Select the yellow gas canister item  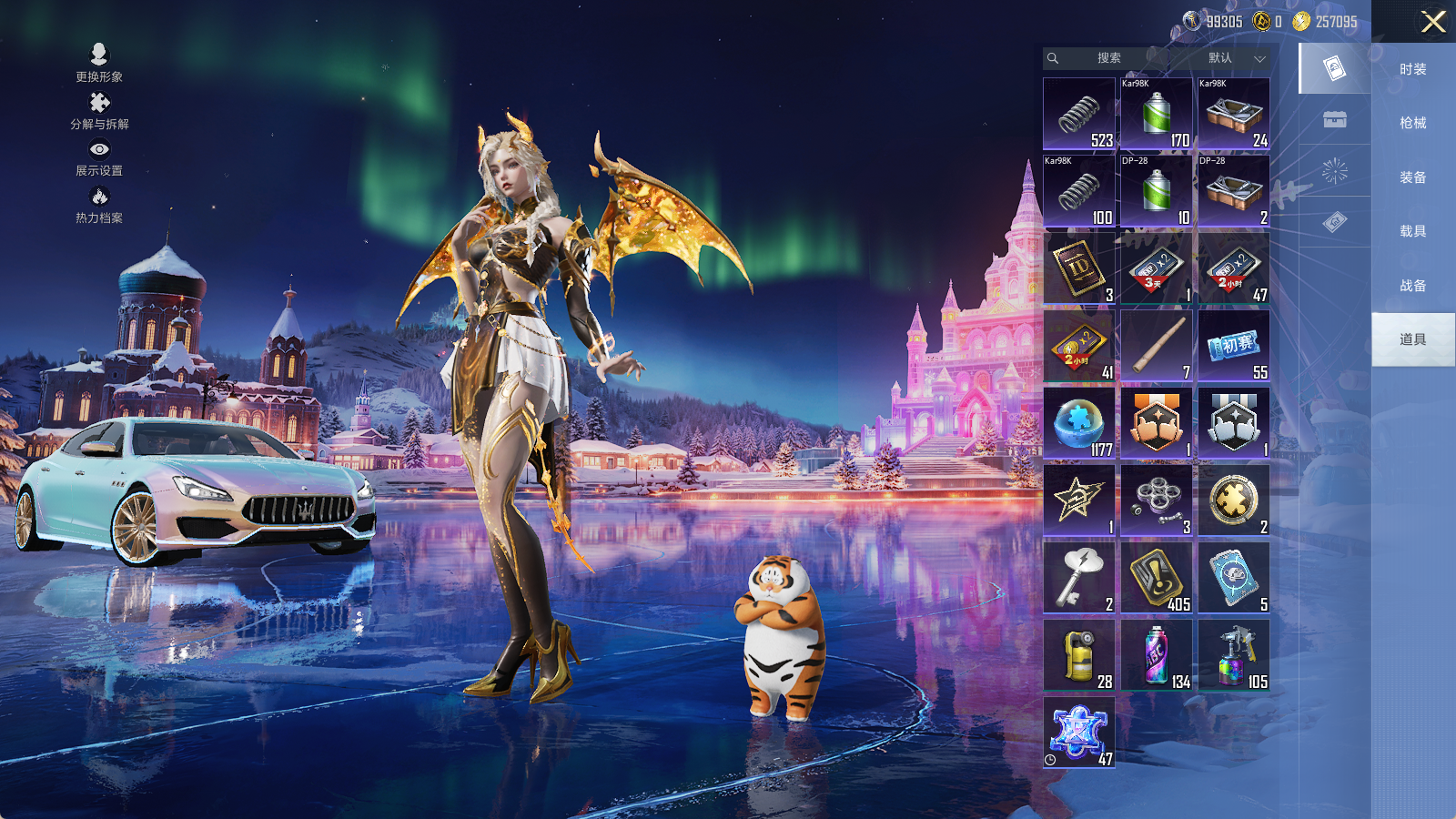[1079, 655]
